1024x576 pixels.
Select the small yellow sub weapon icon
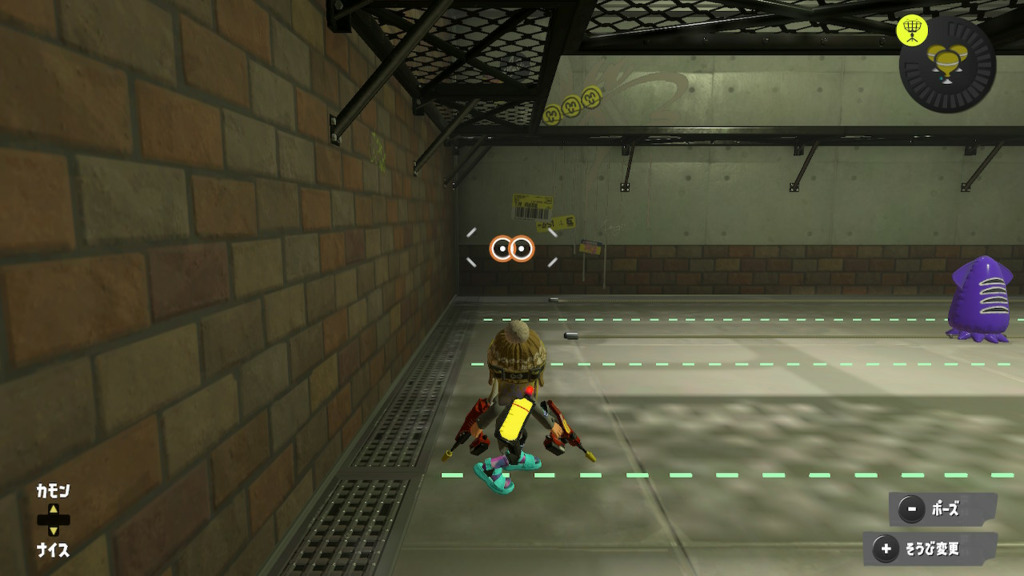click(x=911, y=30)
